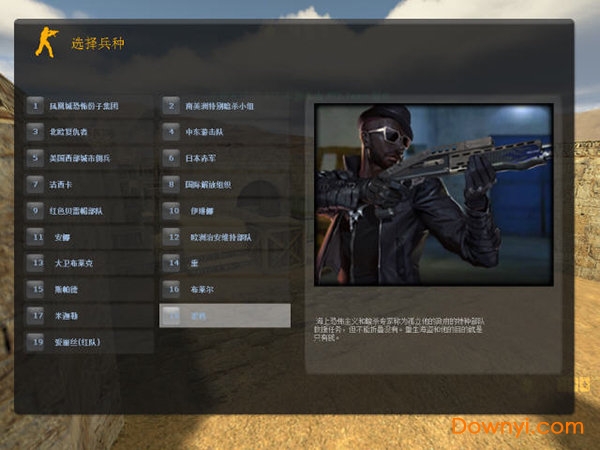Select character 19 爱丽丝(红队)
The height and width of the screenshot is (450, 600).
(90, 342)
